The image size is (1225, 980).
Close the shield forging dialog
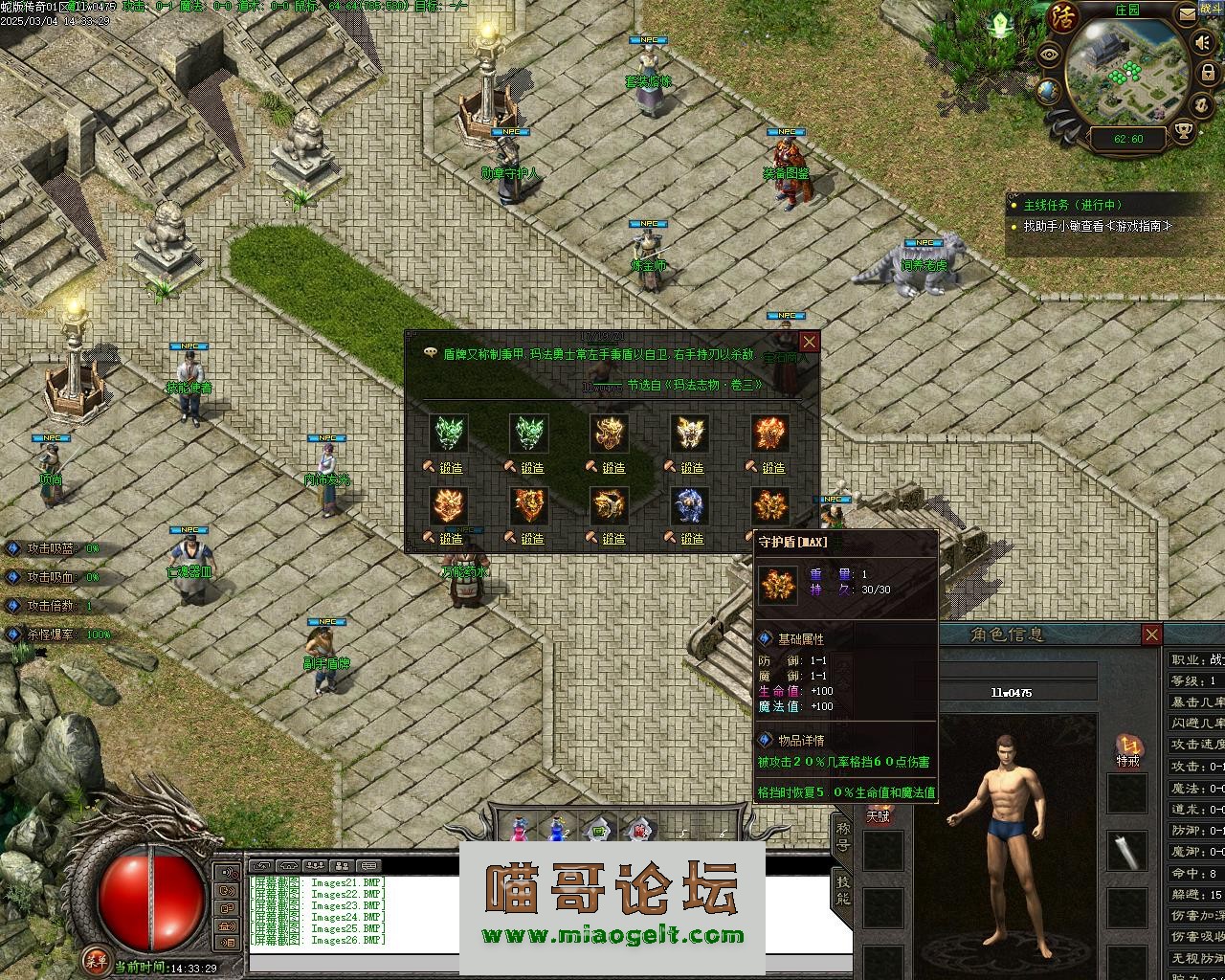[810, 342]
